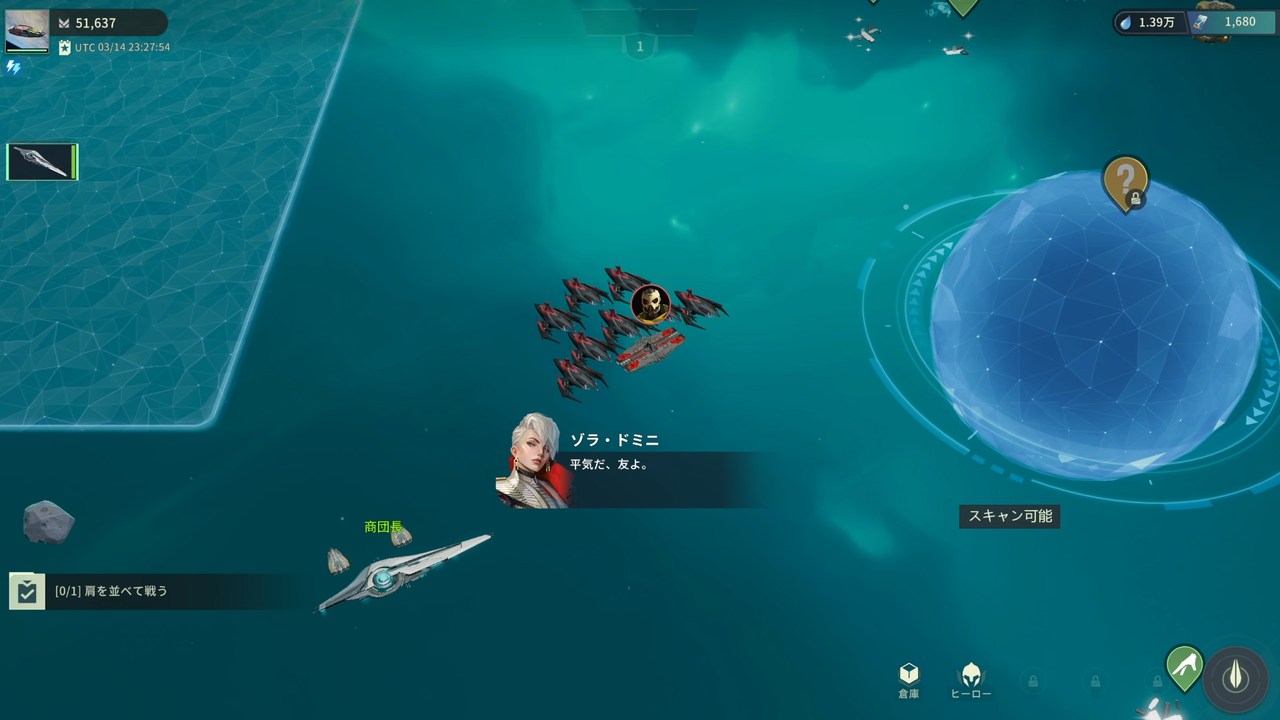Viewport: 1280px width, 720px height.
Task: Select the skull enemy fleet marker
Action: click(650, 304)
